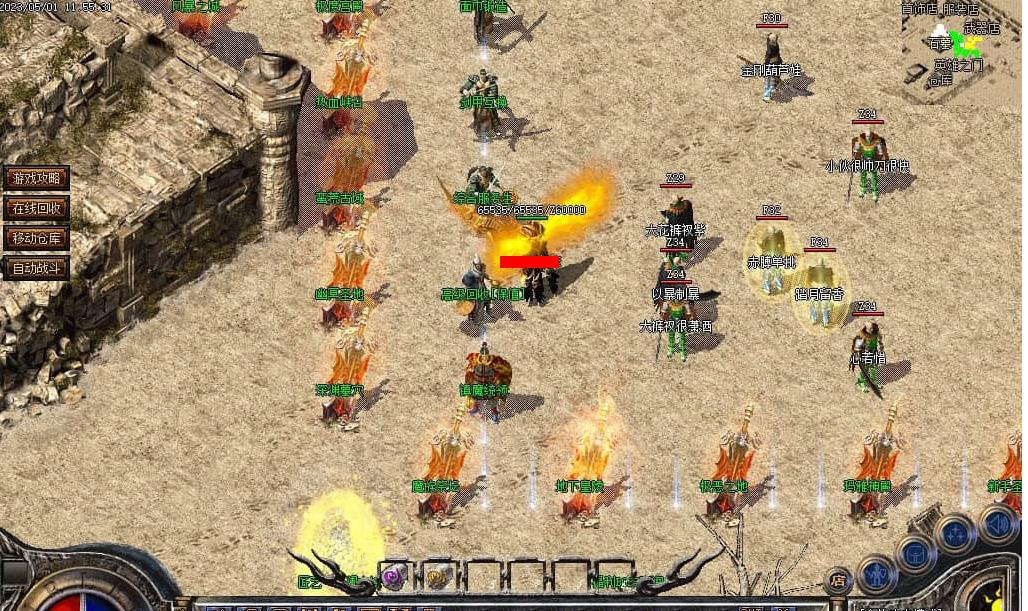The height and width of the screenshot is (611, 1028).
Task: Select the golden scroll hotbar slot
Action: coord(437,577)
